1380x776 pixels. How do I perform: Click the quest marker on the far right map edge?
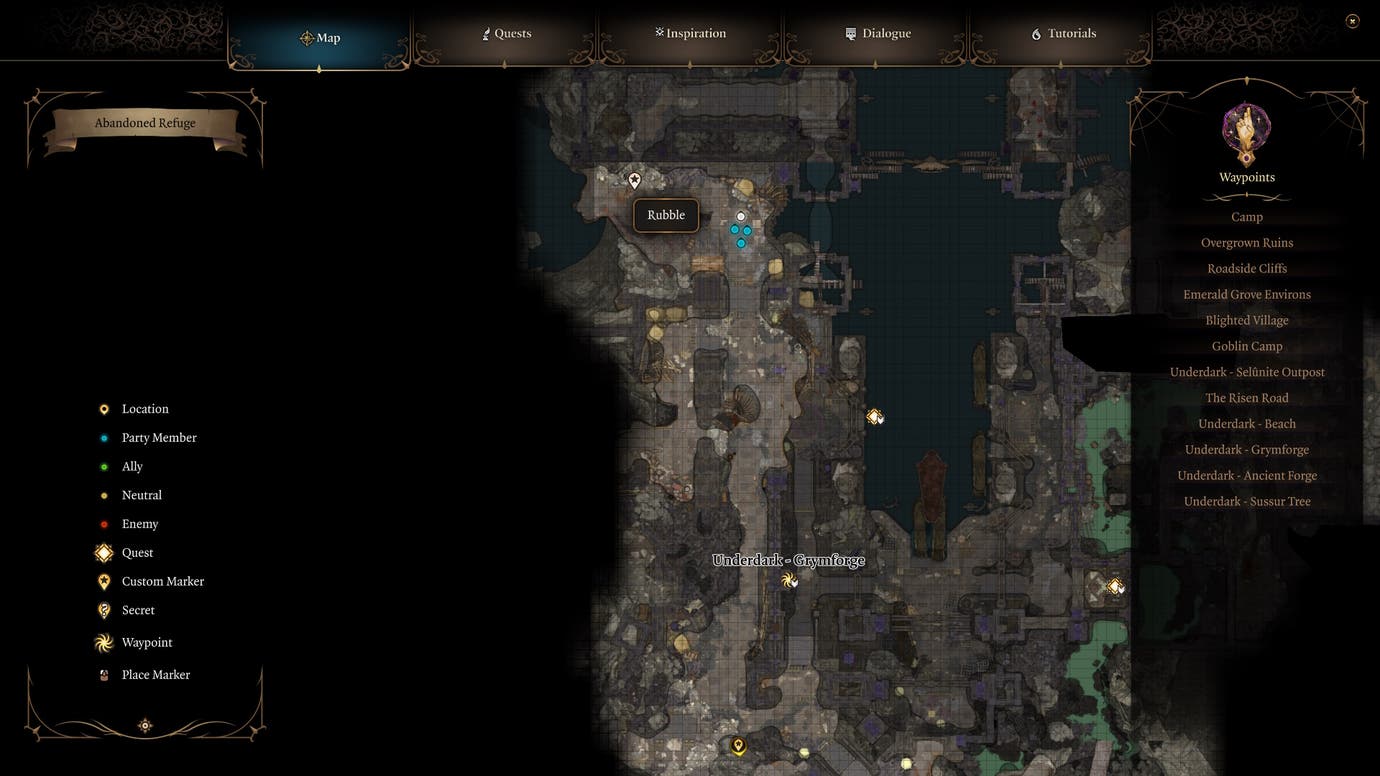click(1113, 586)
